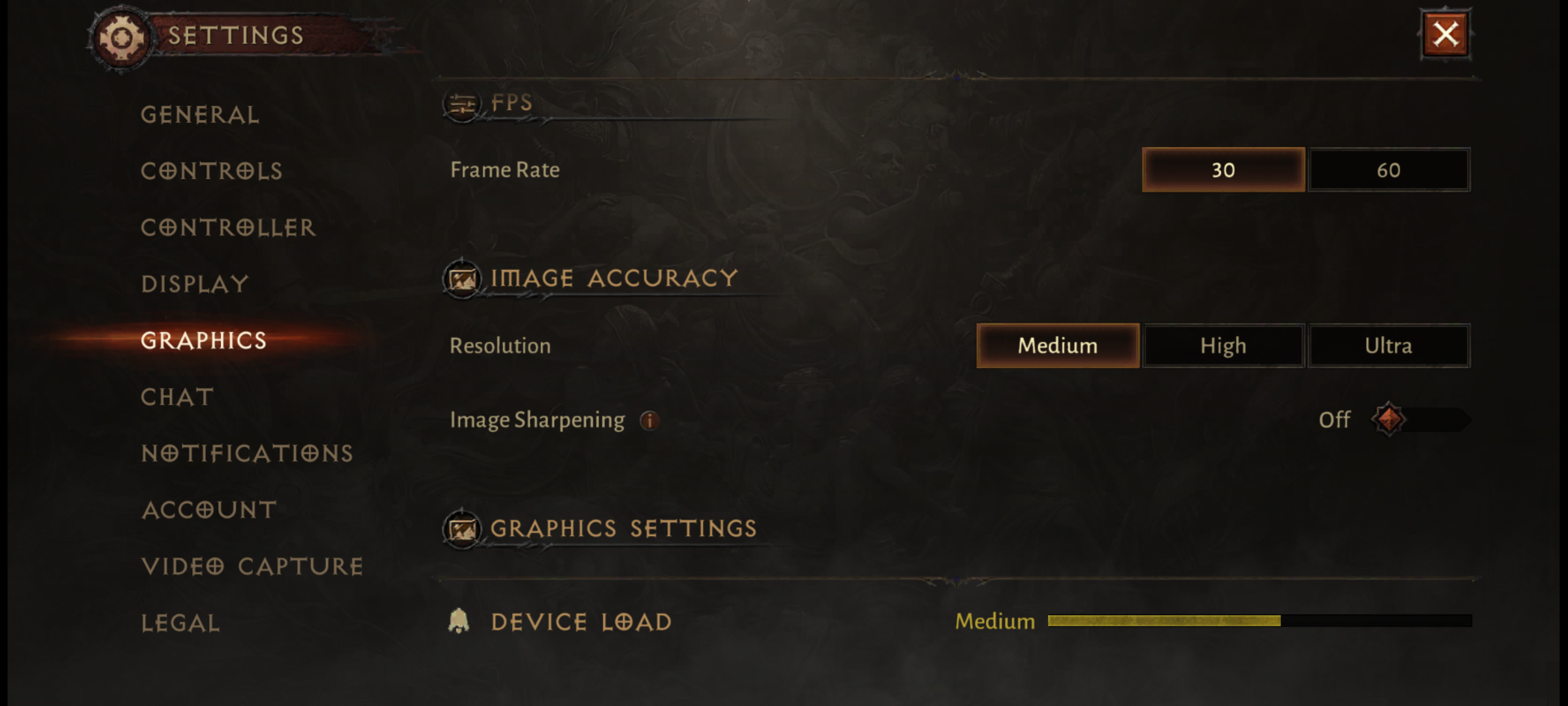Set resolution to Medium
Image resolution: width=1568 pixels, height=706 pixels.
(1058, 346)
